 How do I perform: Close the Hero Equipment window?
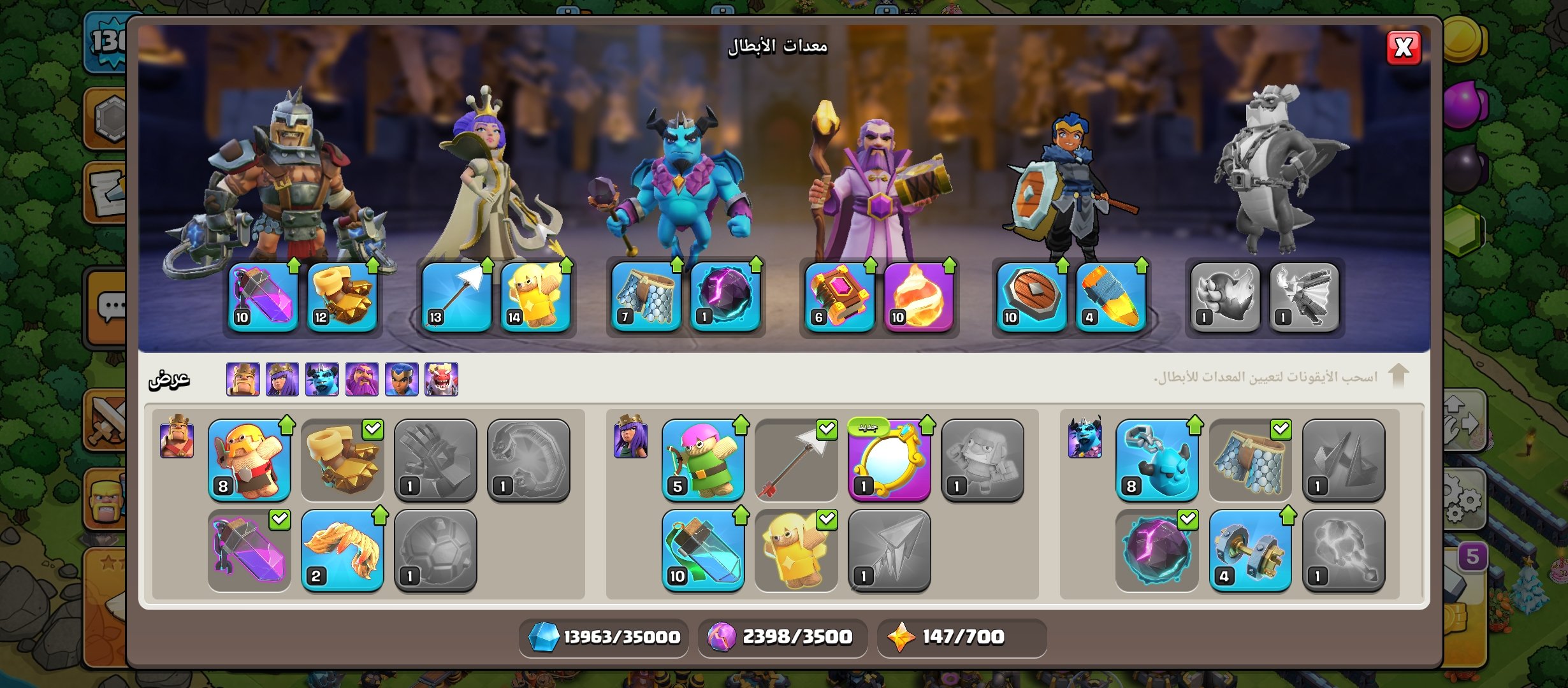[1404, 48]
